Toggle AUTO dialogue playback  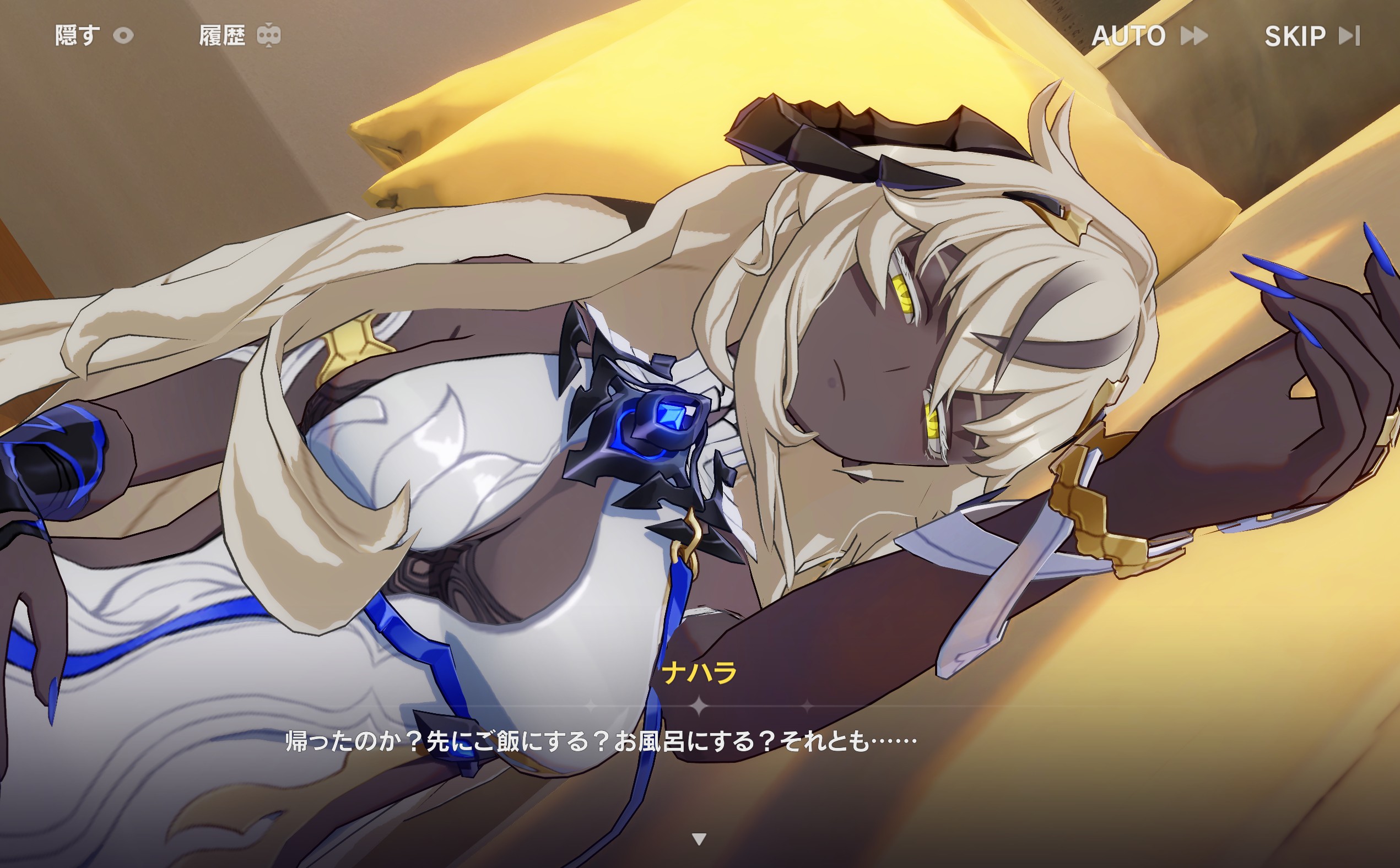point(1149,36)
